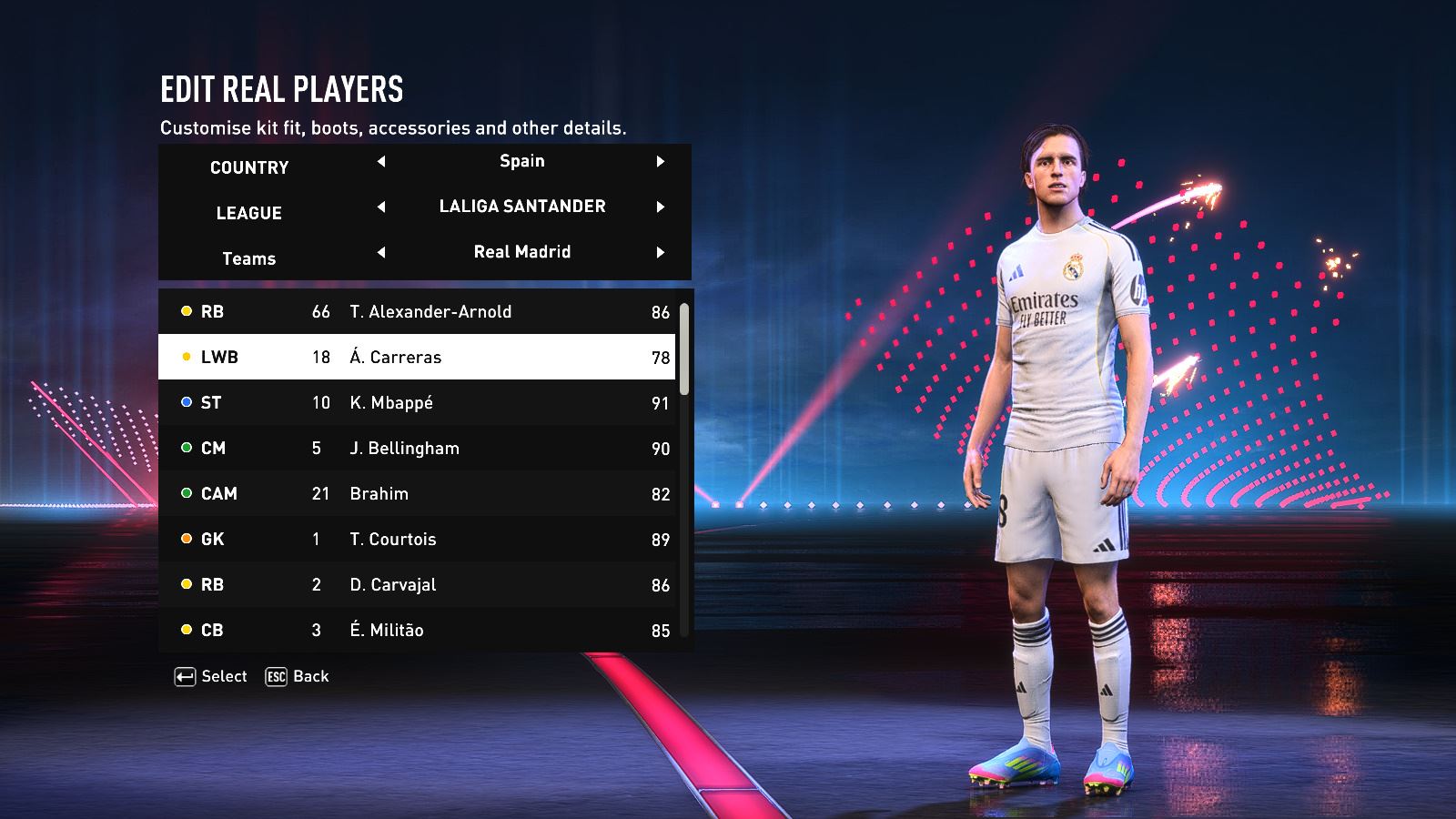
Task: Select D. Carvajal player row
Action: point(419,585)
